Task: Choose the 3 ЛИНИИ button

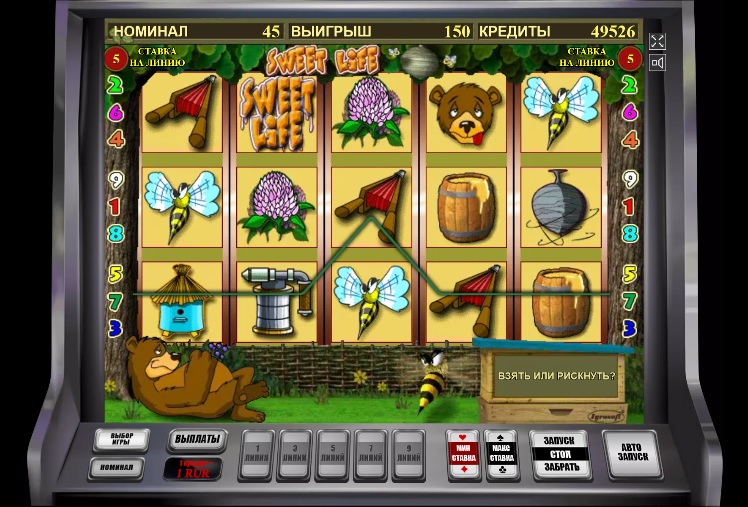Action: (296, 455)
